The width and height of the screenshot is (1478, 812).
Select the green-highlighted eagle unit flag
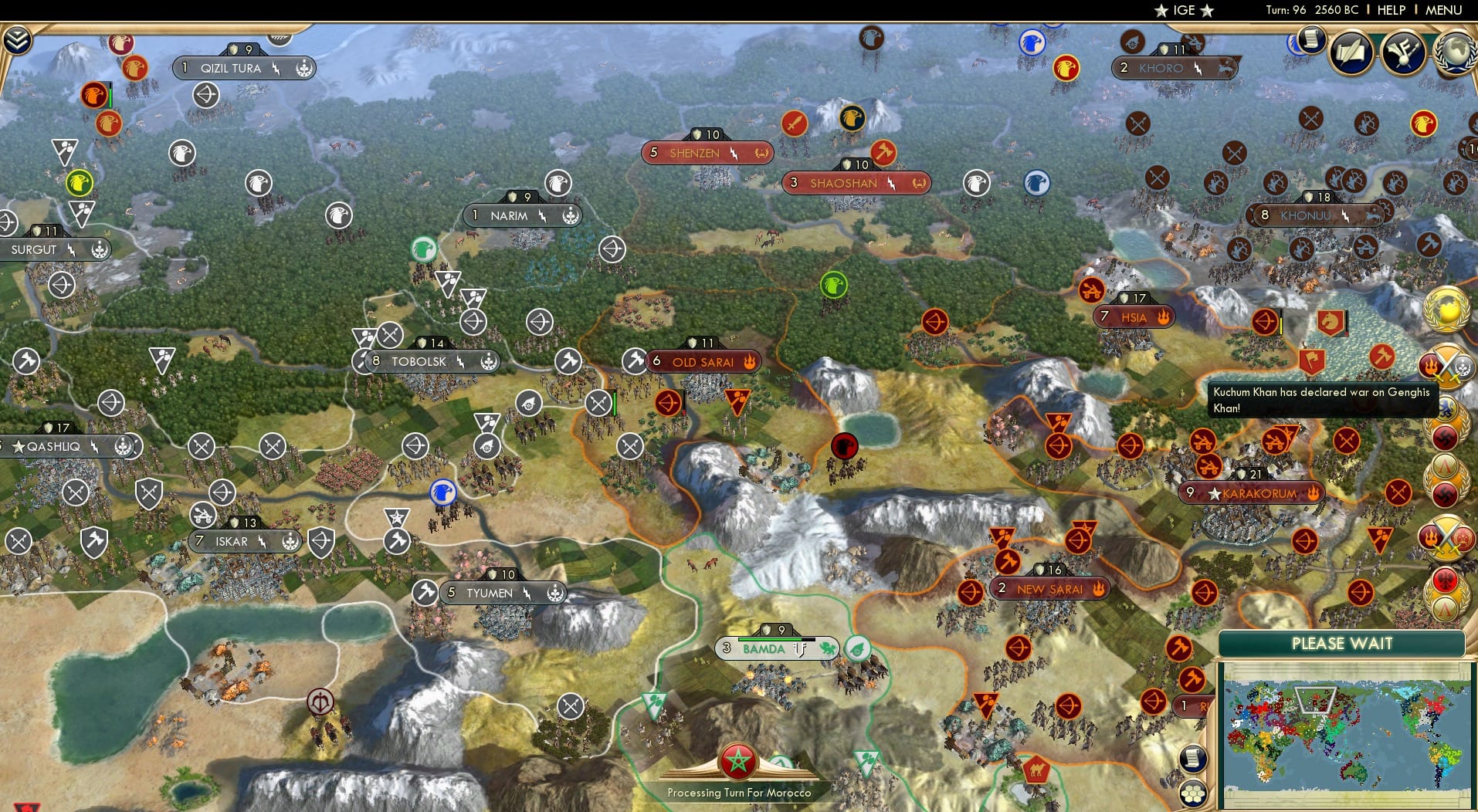[833, 284]
